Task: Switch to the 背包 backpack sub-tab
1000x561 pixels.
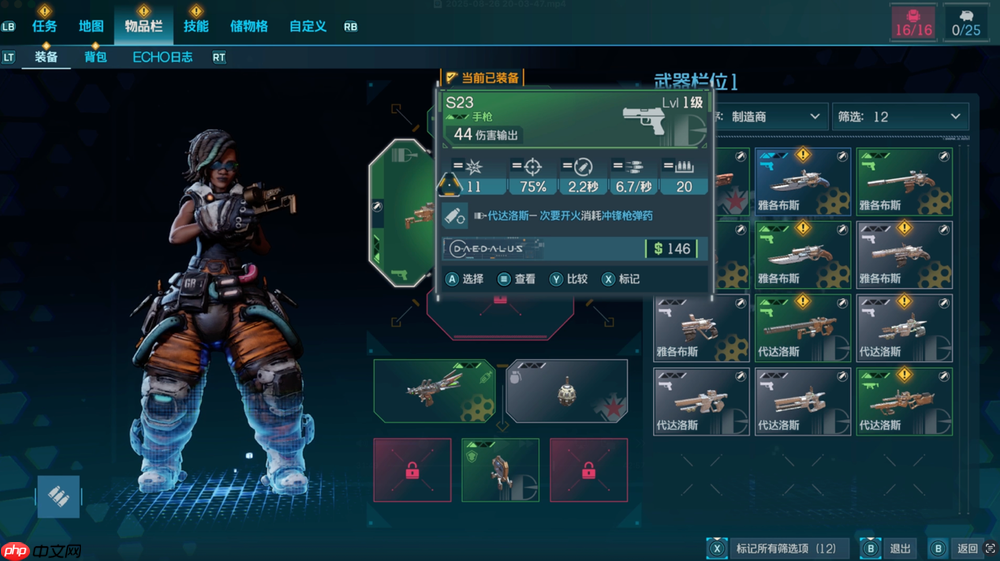Action: (95, 57)
